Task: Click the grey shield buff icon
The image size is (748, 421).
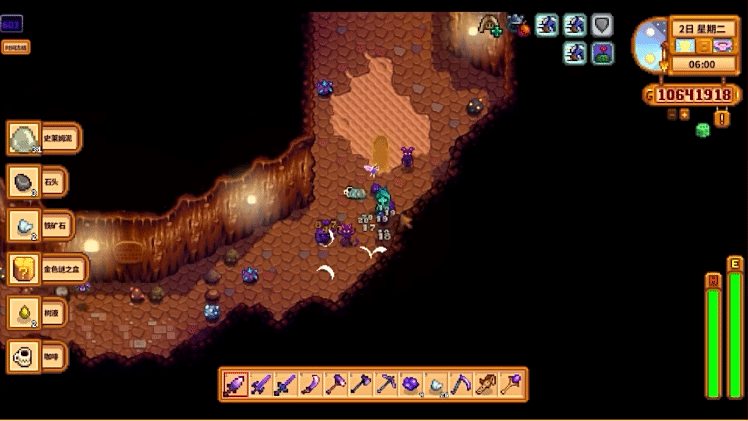Action: (x=602, y=25)
